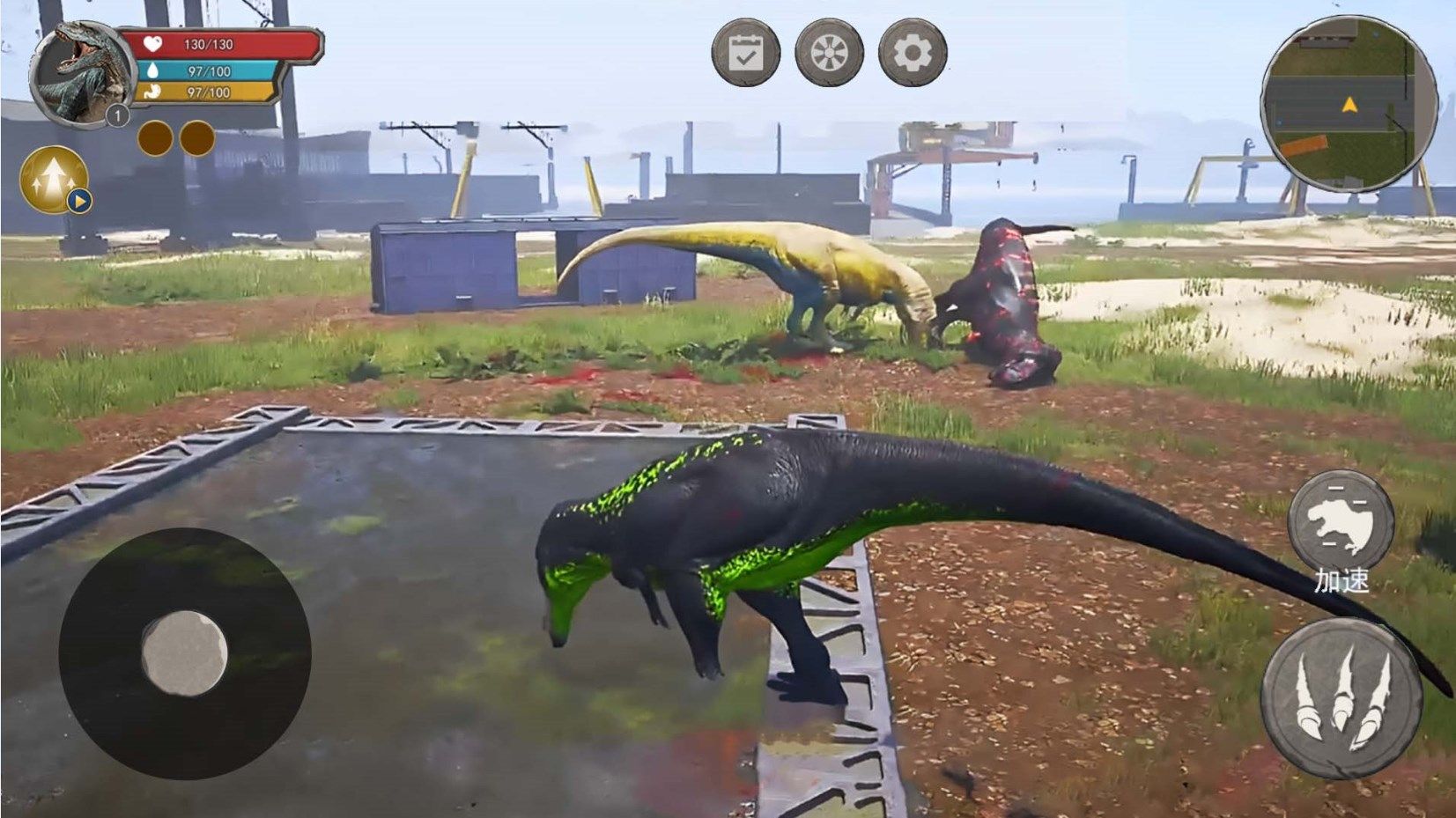Tap the golden level-up arrows icon
1456x818 pixels.
54,180
